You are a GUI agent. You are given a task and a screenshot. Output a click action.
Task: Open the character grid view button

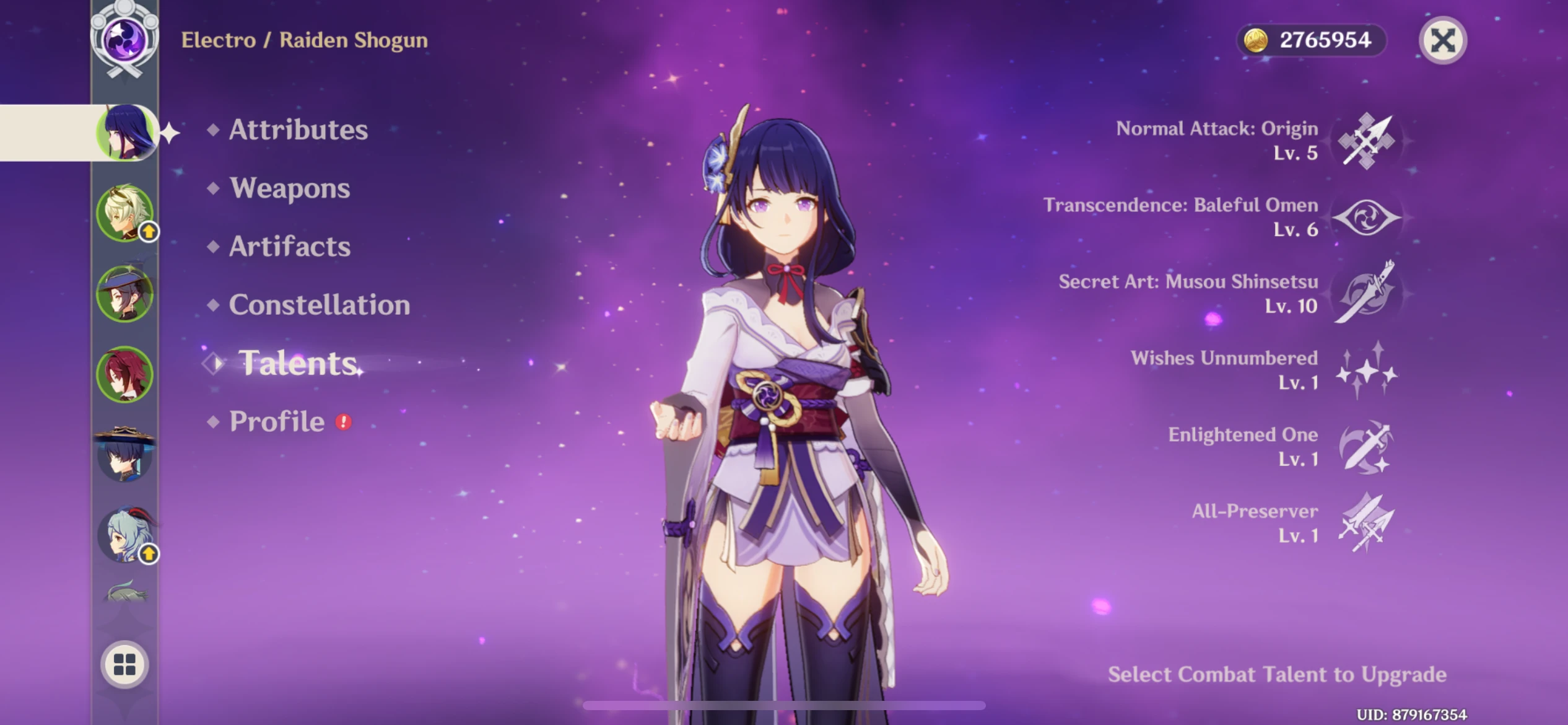[x=124, y=664]
